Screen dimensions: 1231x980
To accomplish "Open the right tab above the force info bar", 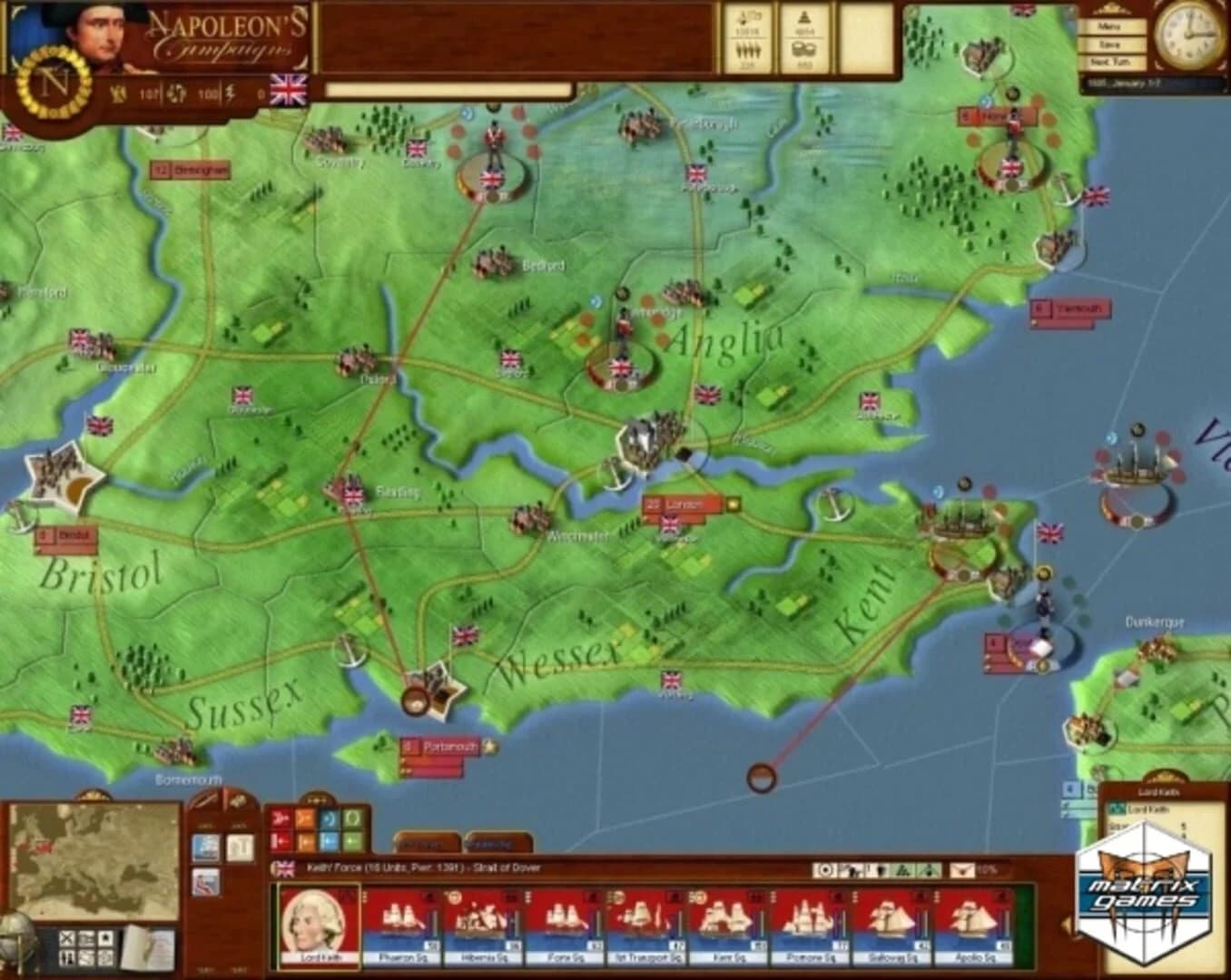I will [x=497, y=843].
